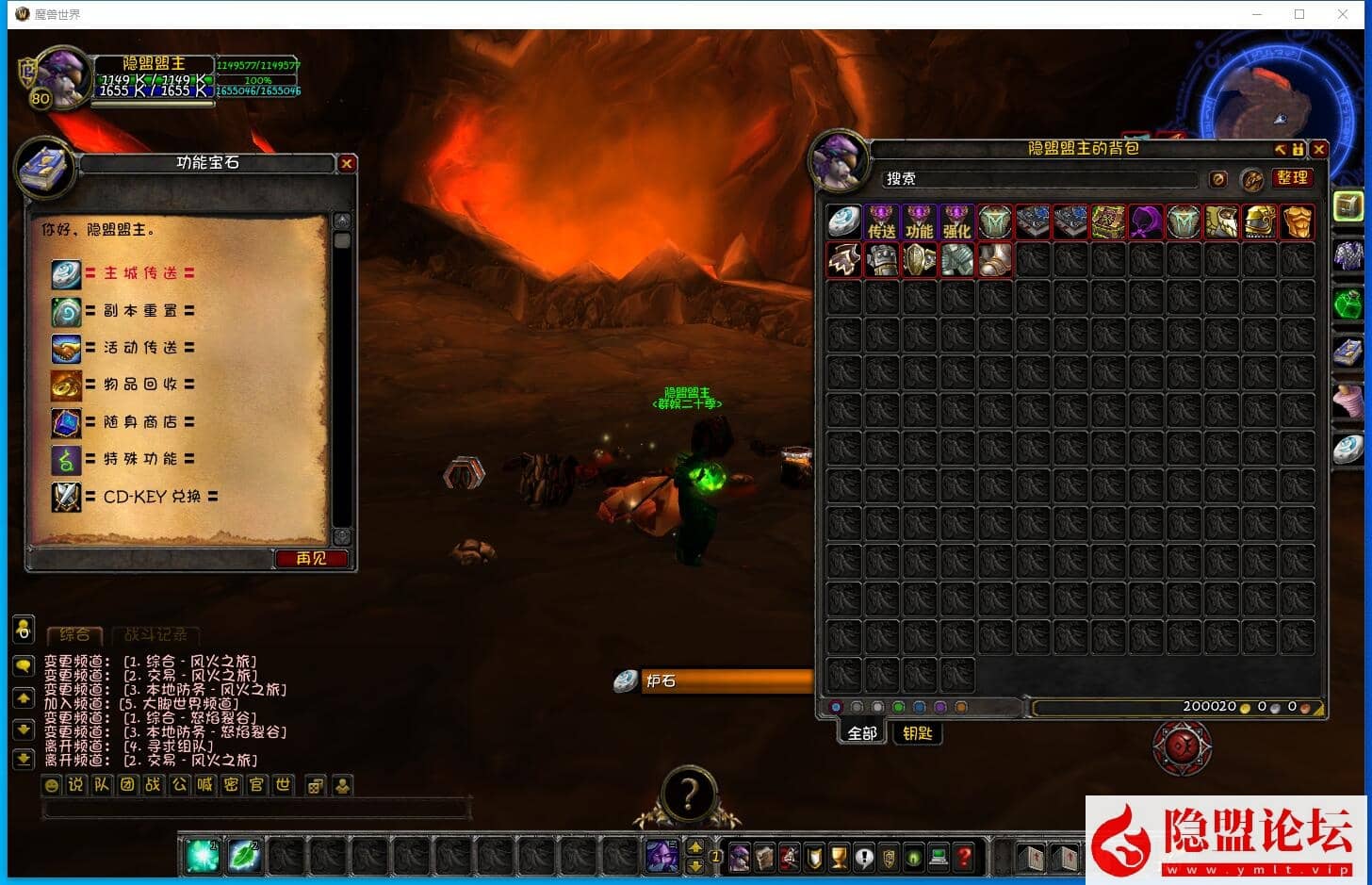The height and width of the screenshot is (885, 1372).
Task: Click the 整理 sort button
Action: 1292,178
